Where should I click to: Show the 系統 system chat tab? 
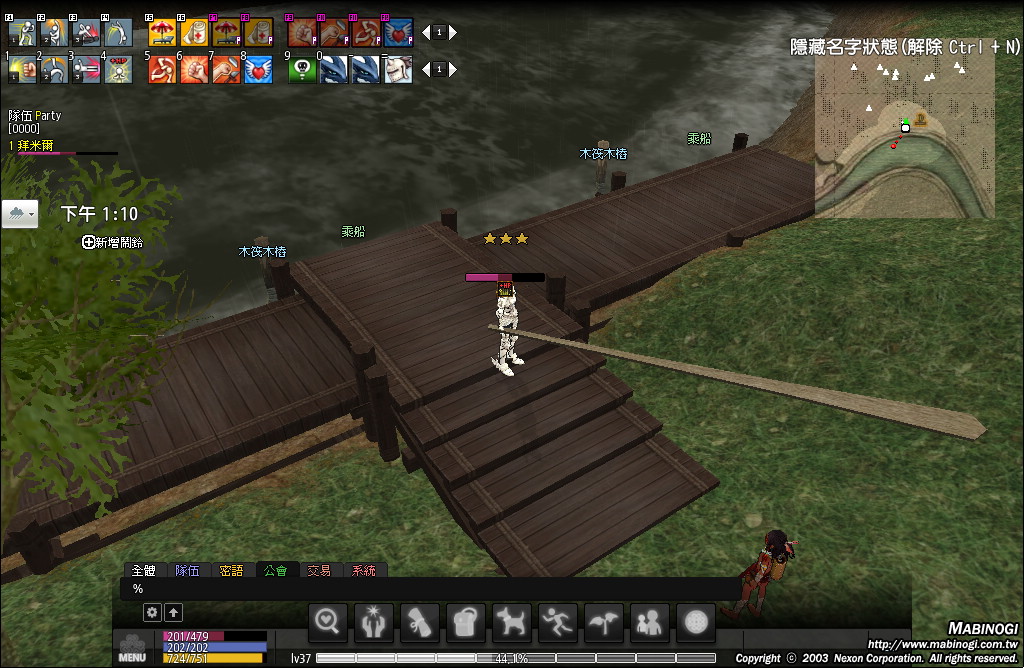[x=363, y=570]
